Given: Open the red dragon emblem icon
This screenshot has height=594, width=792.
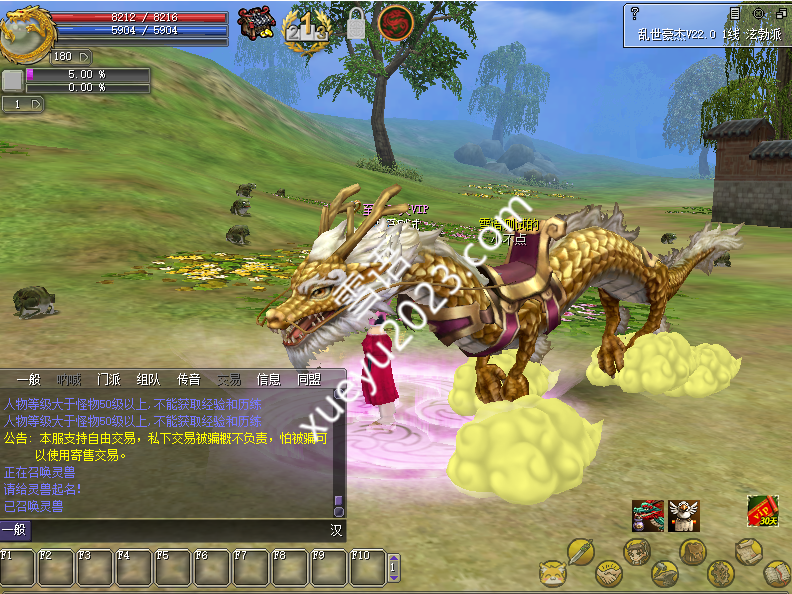Looking at the screenshot, I should (x=396, y=22).
